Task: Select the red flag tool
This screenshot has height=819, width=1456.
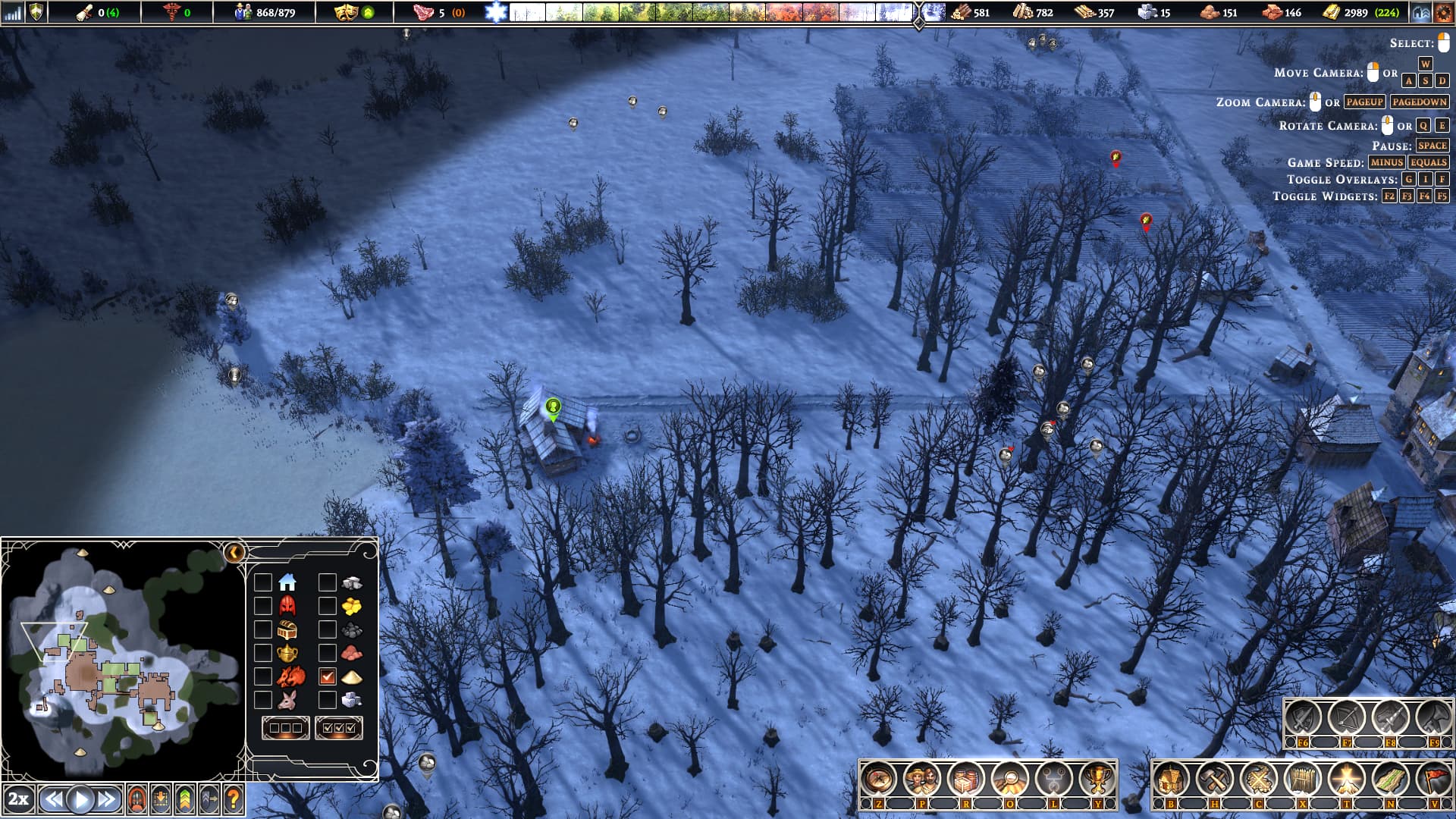Action: [1433, 779]
